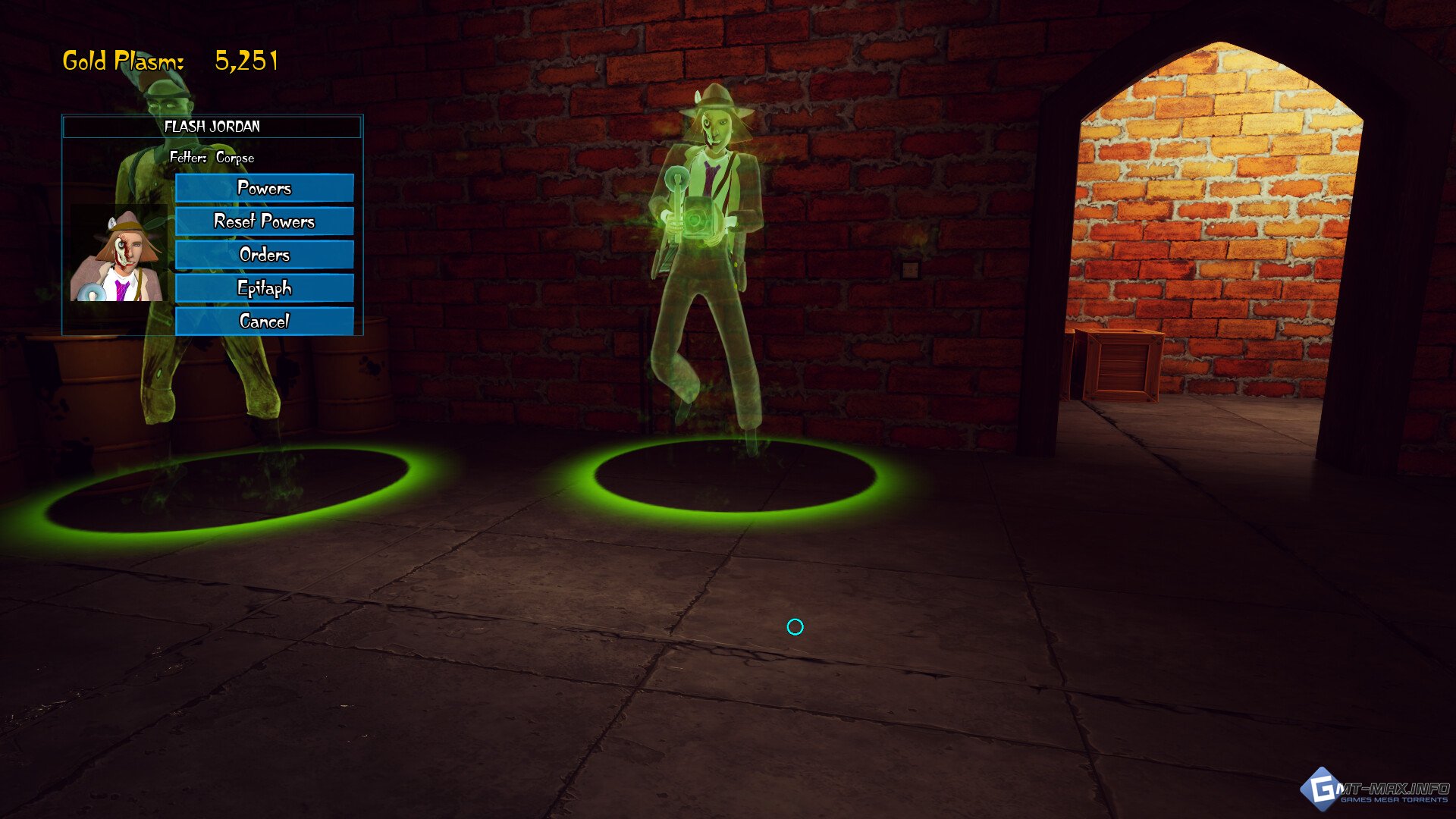Cancel the ghost menu
The height and width of the screenshot is (819, 1456).
(264, 322)
